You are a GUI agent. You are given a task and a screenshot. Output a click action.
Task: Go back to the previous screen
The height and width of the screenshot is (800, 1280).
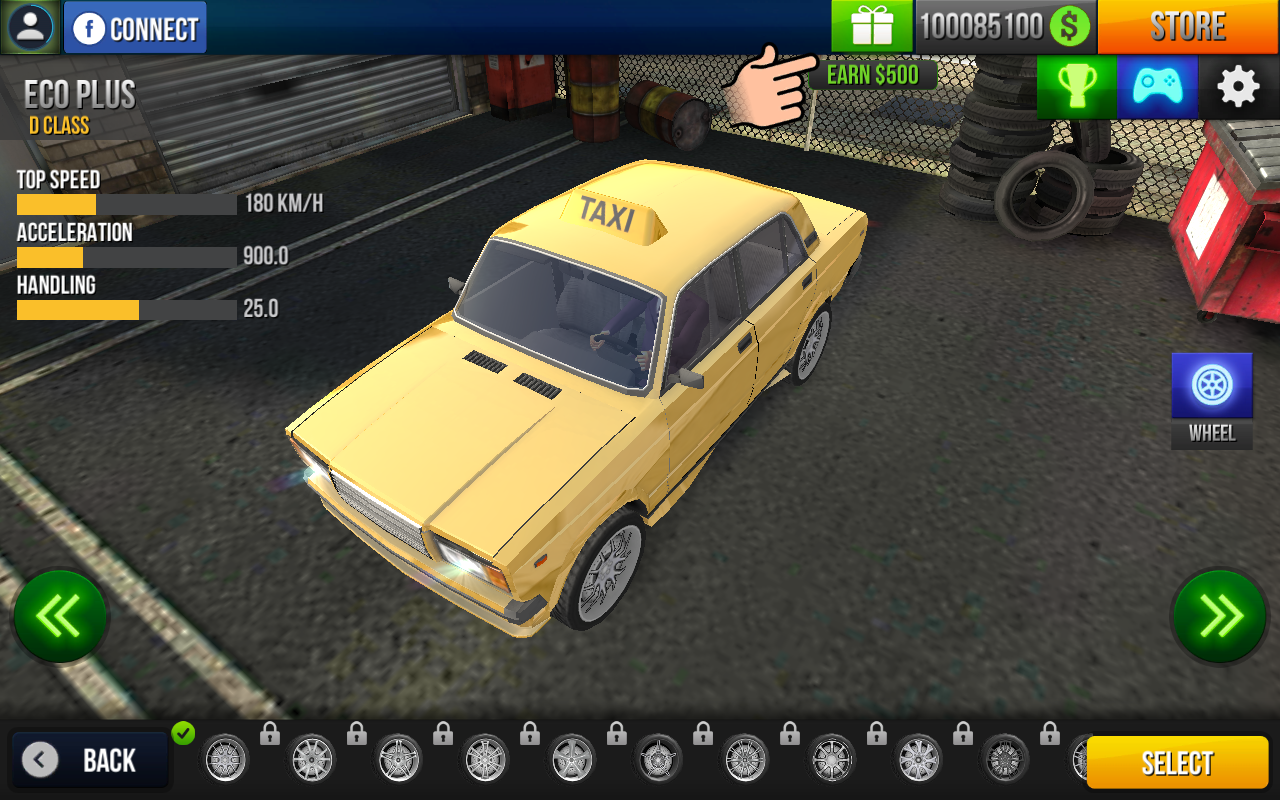click(x=90, y=761)
